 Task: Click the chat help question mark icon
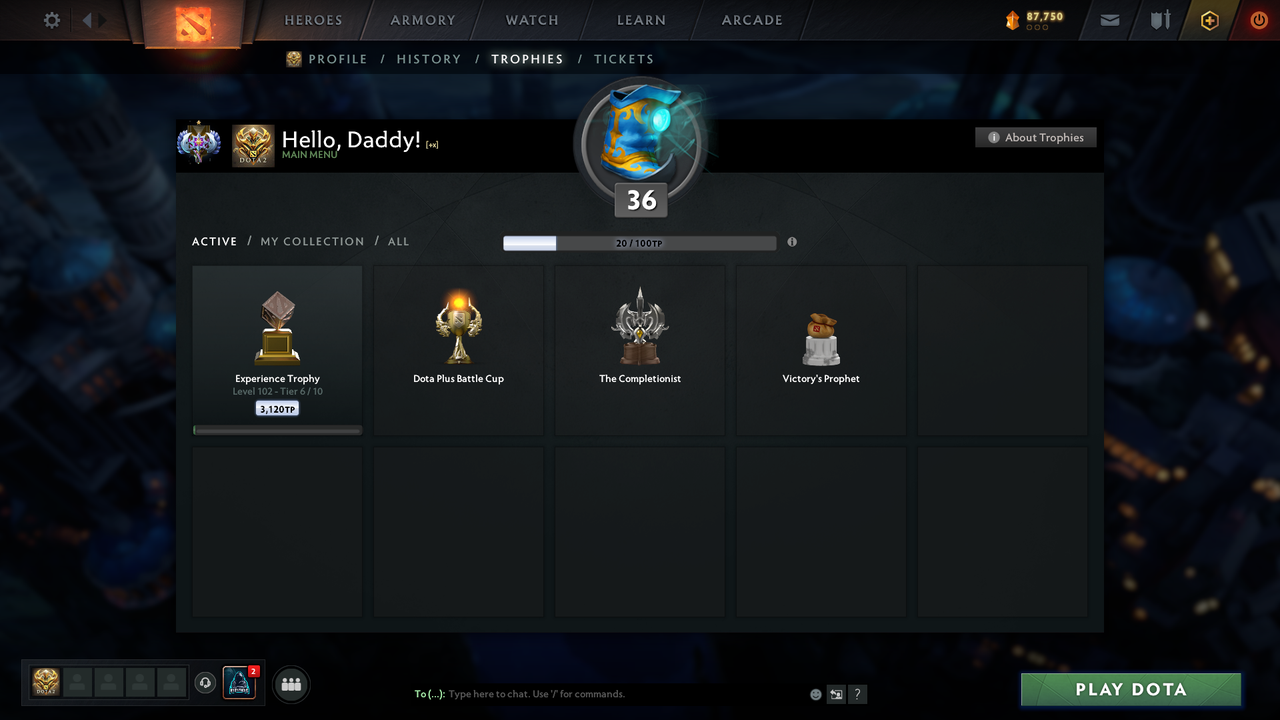click(x=857, y=694)
